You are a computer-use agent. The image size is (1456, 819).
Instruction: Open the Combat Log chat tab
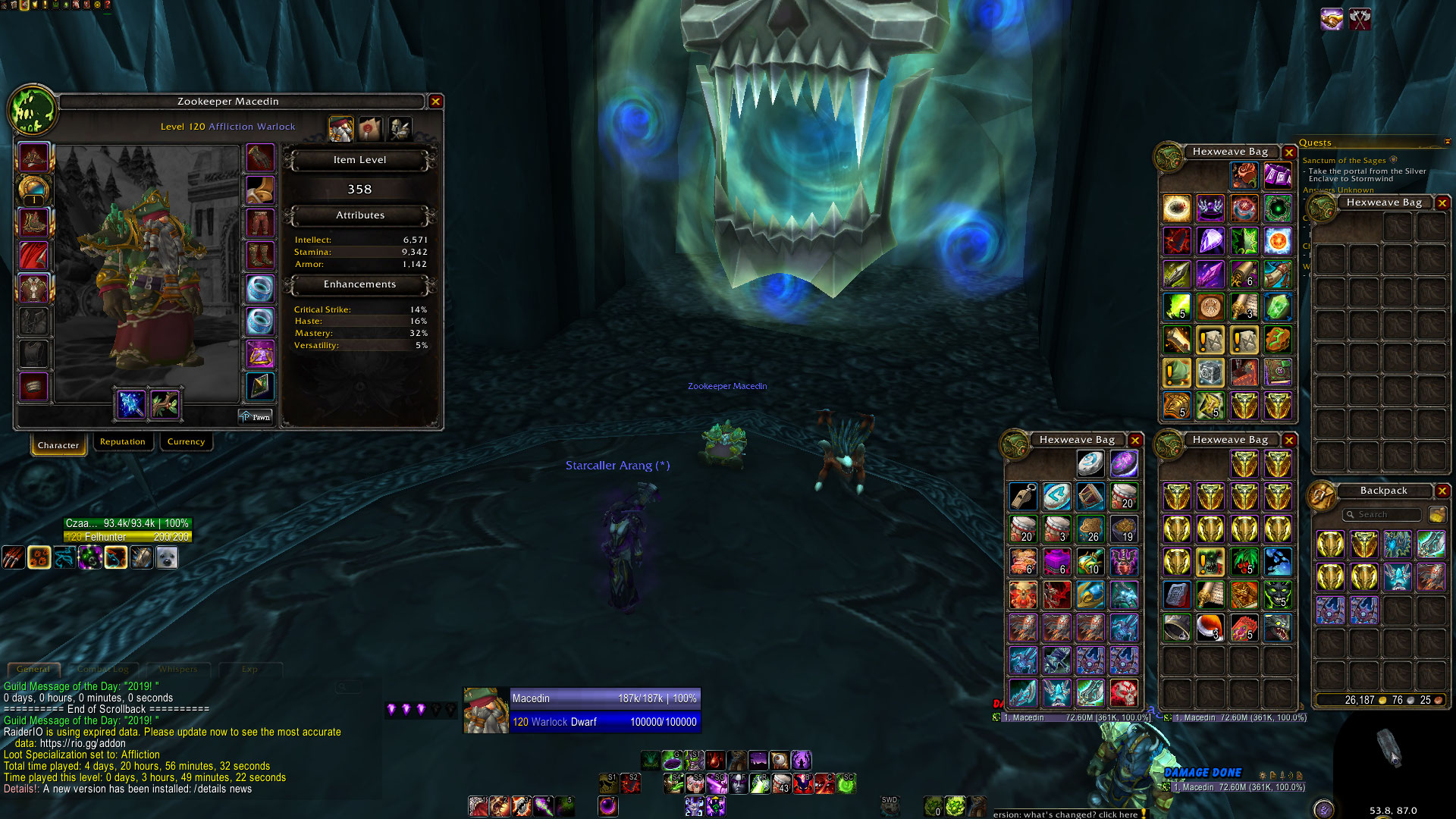coord(104,670)
